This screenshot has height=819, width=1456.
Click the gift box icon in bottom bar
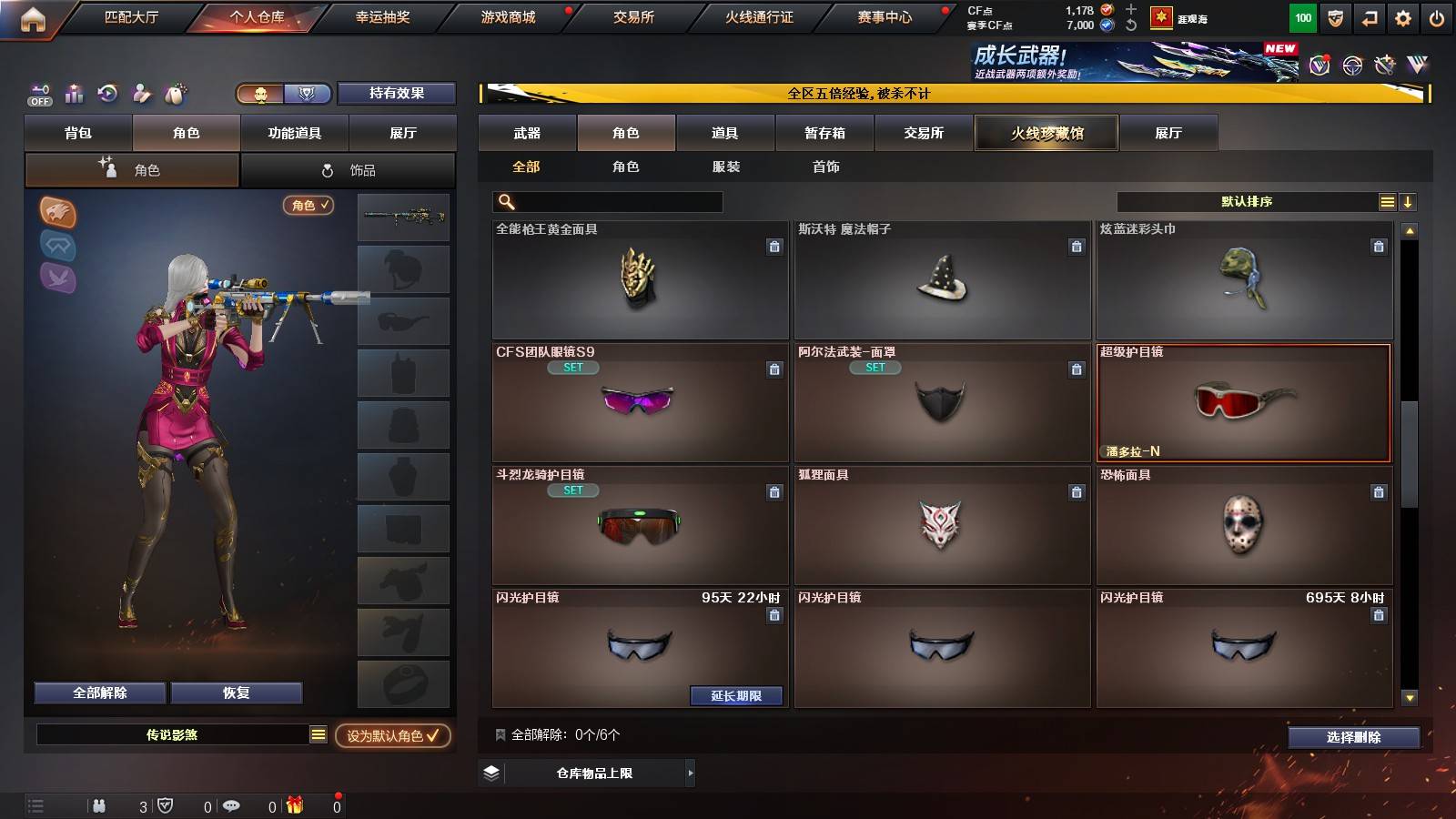click(x=293, y=804)
